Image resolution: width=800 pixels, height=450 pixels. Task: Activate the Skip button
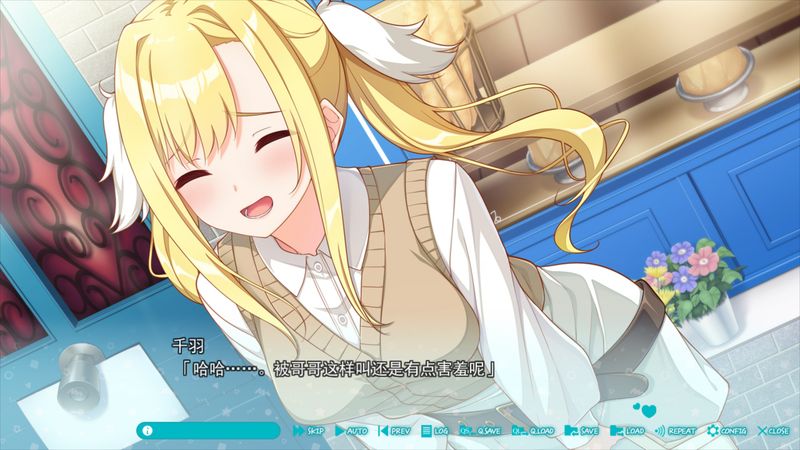click(x=309, y=430)
